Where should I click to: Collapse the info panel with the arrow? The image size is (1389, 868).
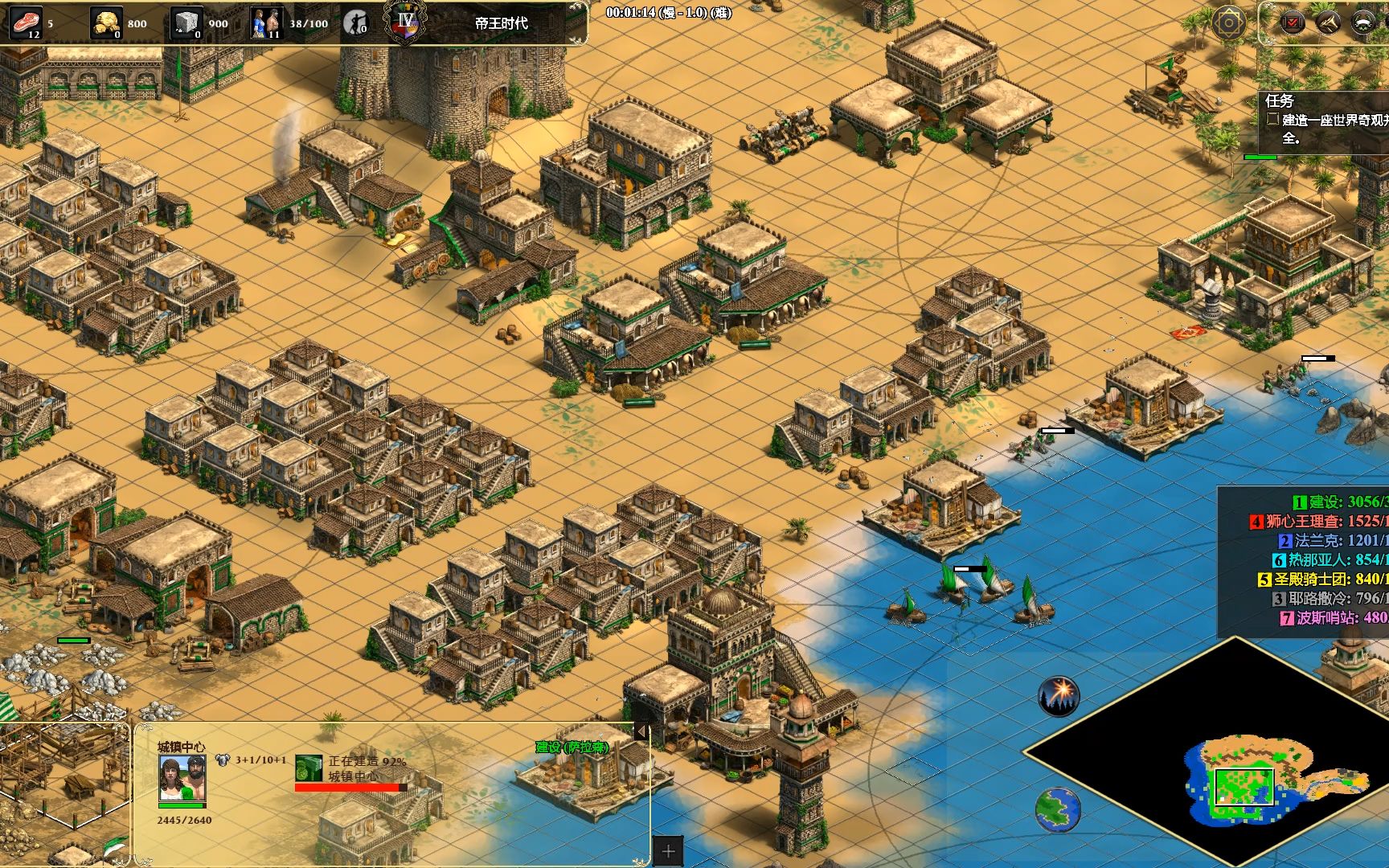[x=641, y=731]
